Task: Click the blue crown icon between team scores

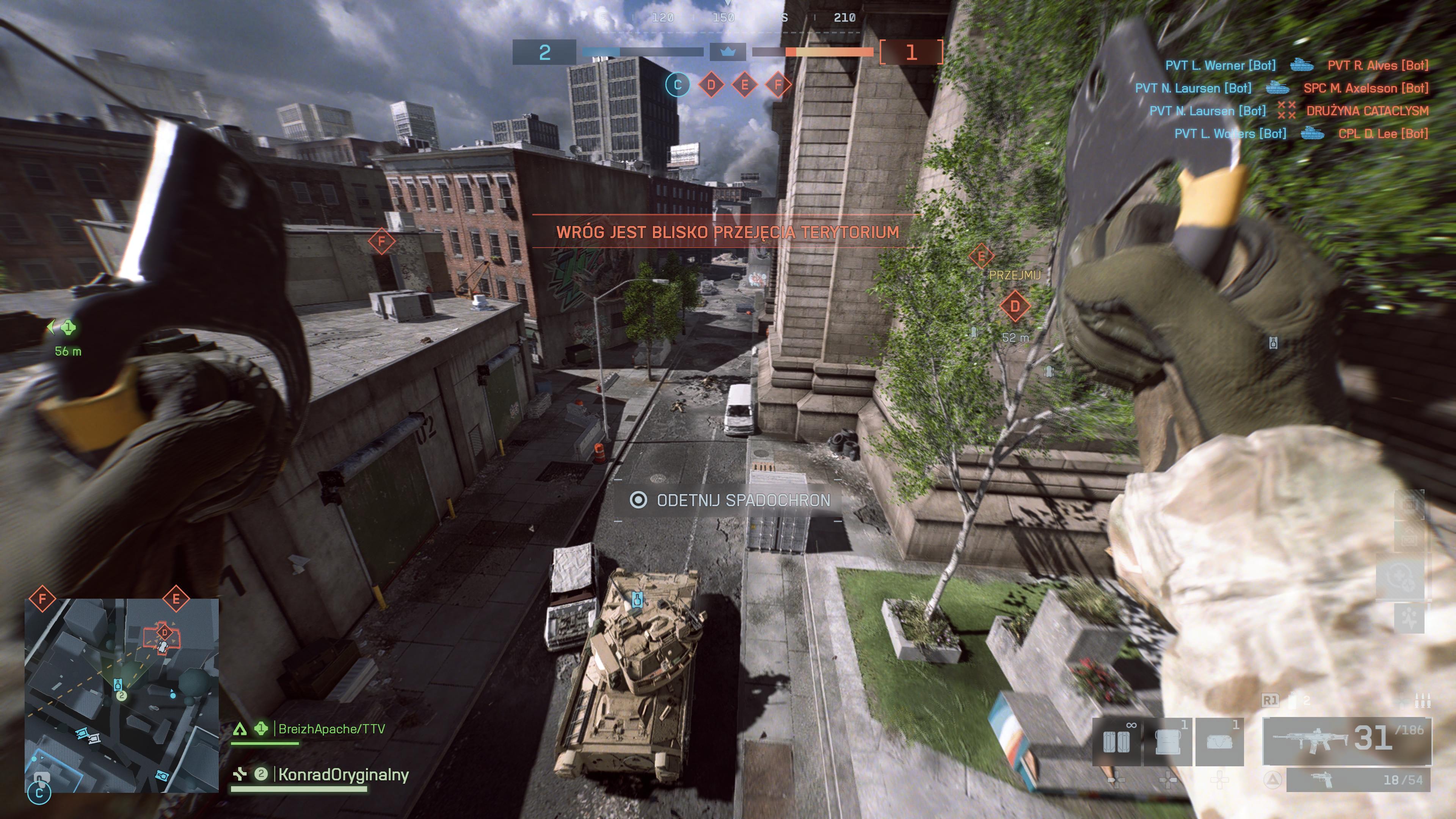Action: point(728,52)
